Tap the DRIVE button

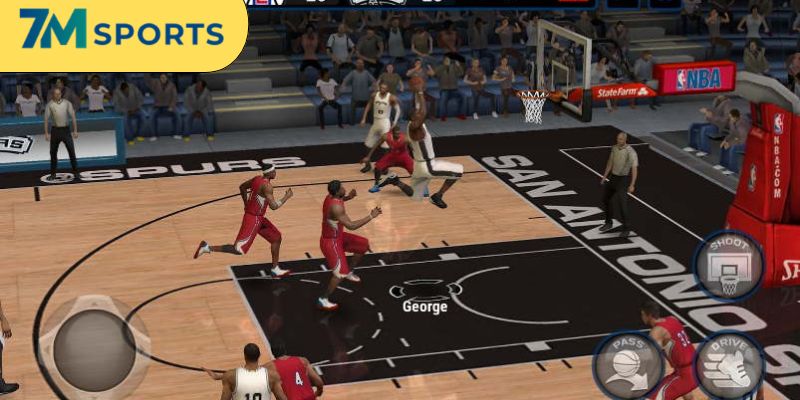729,365
